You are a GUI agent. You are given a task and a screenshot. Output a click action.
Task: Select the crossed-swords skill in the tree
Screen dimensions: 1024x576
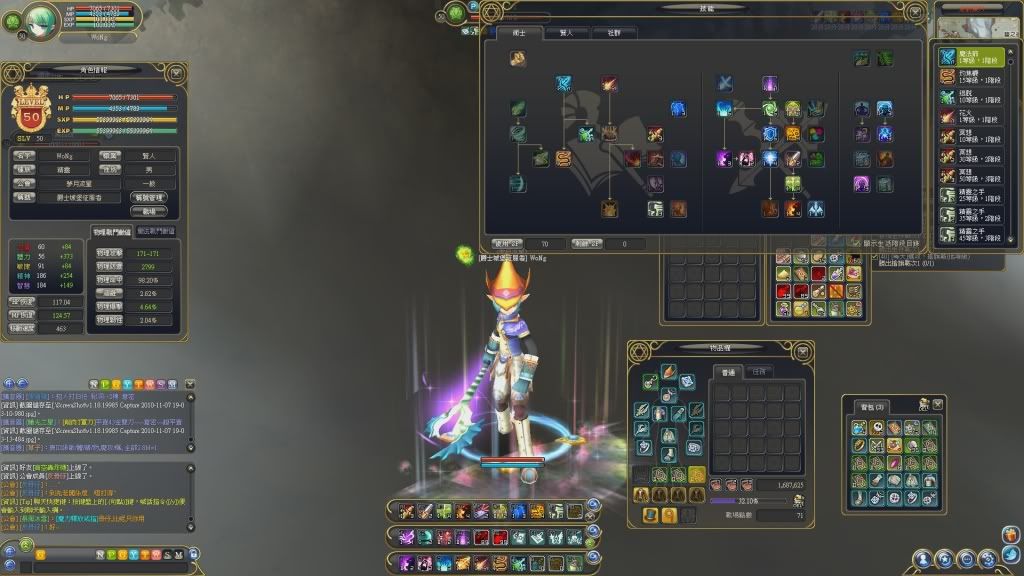(725, 83)
